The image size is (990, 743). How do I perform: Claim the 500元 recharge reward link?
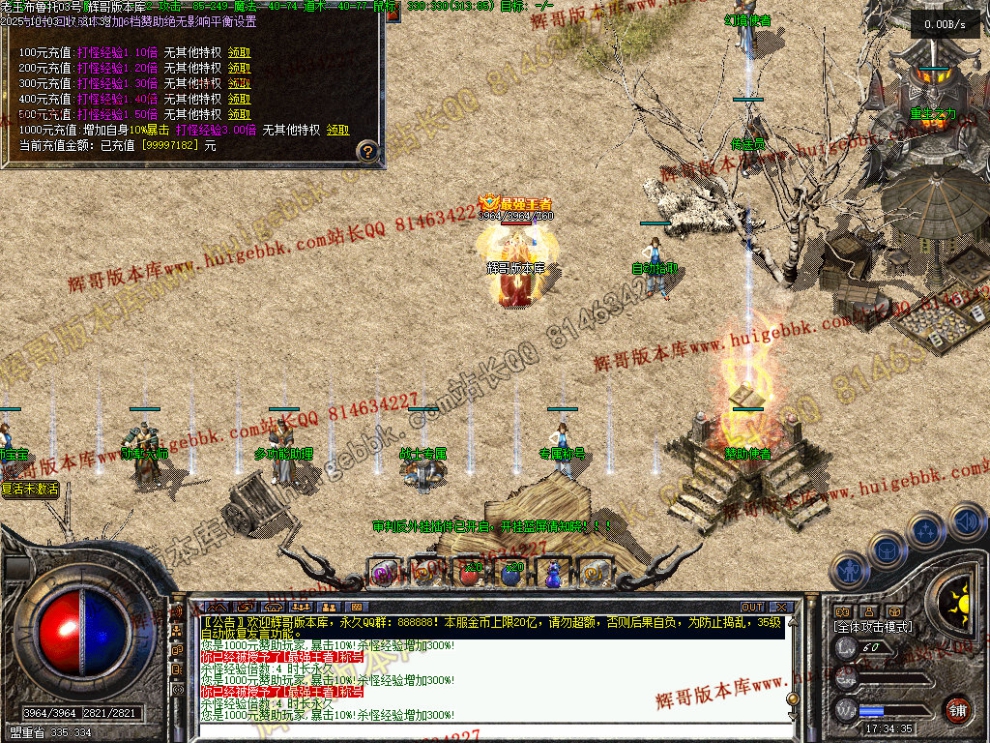[x=239, y=115]
